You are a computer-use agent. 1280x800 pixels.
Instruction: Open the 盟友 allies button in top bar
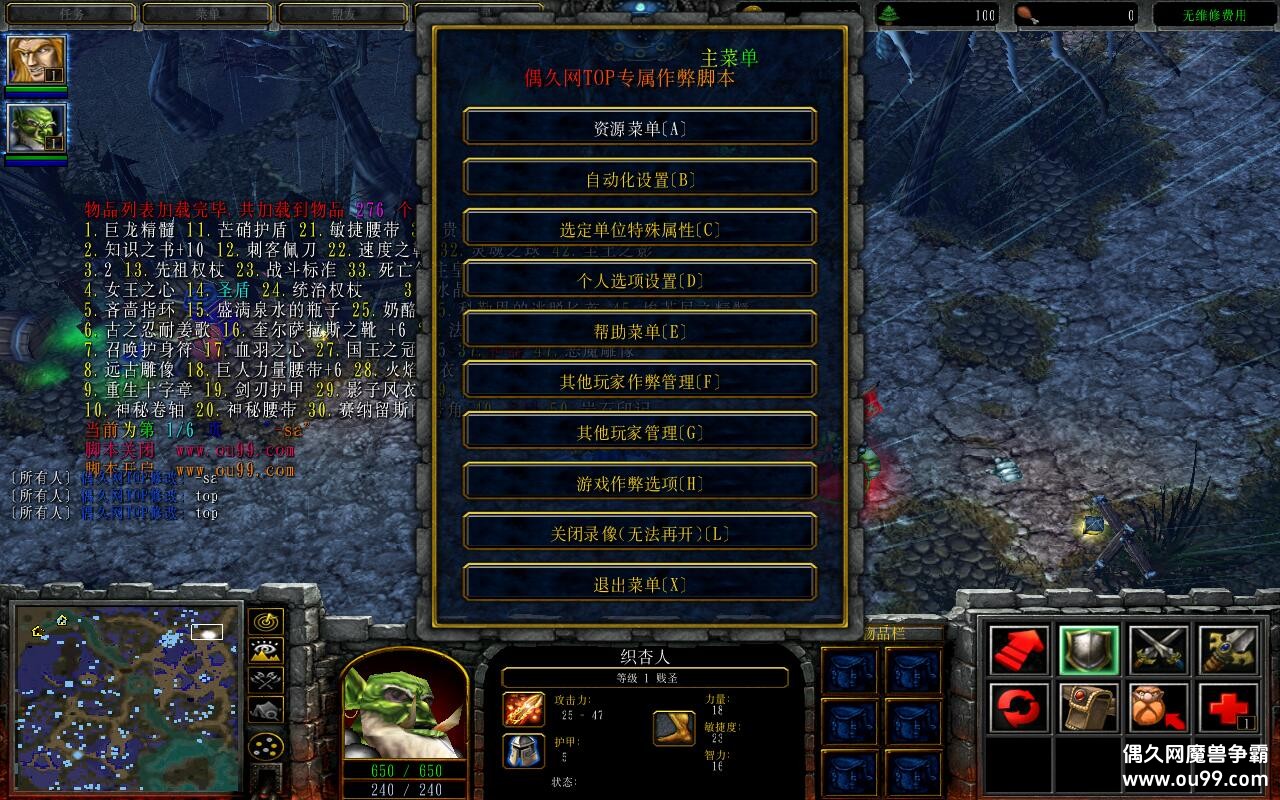(x=343, y=14)
